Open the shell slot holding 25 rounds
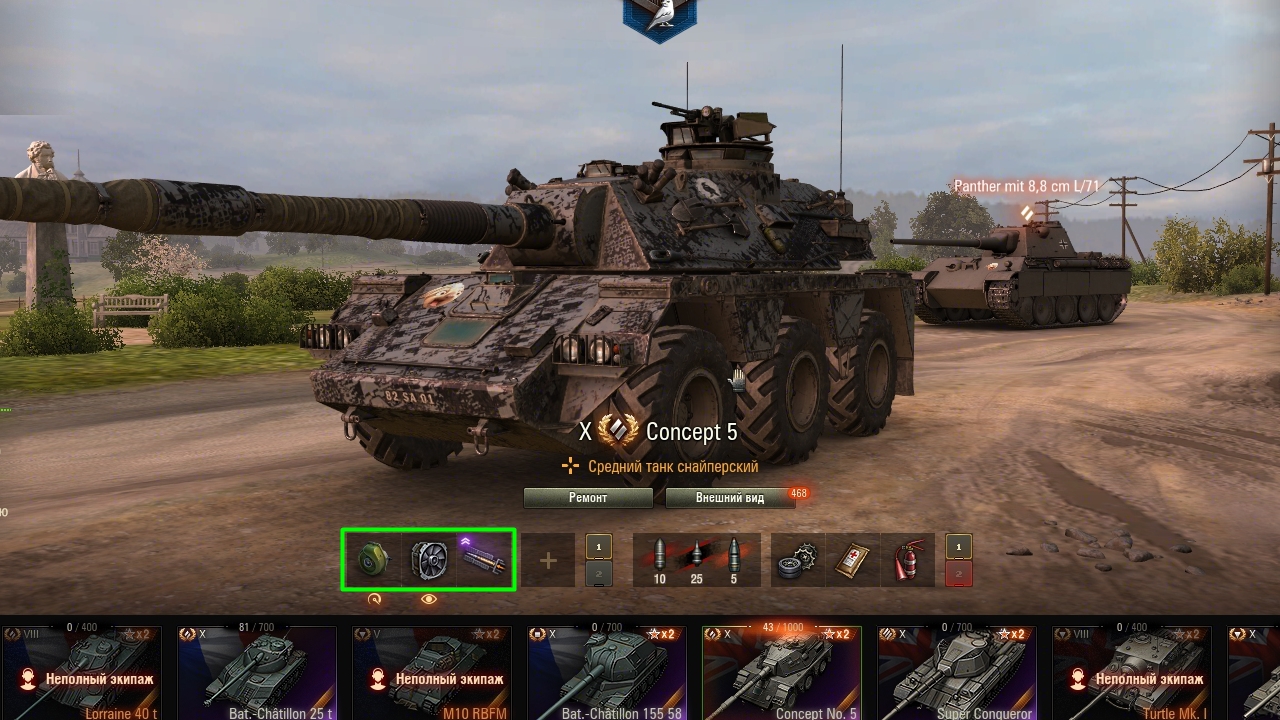The height and width of the screenshot is (720, 1280). [696, 558]
